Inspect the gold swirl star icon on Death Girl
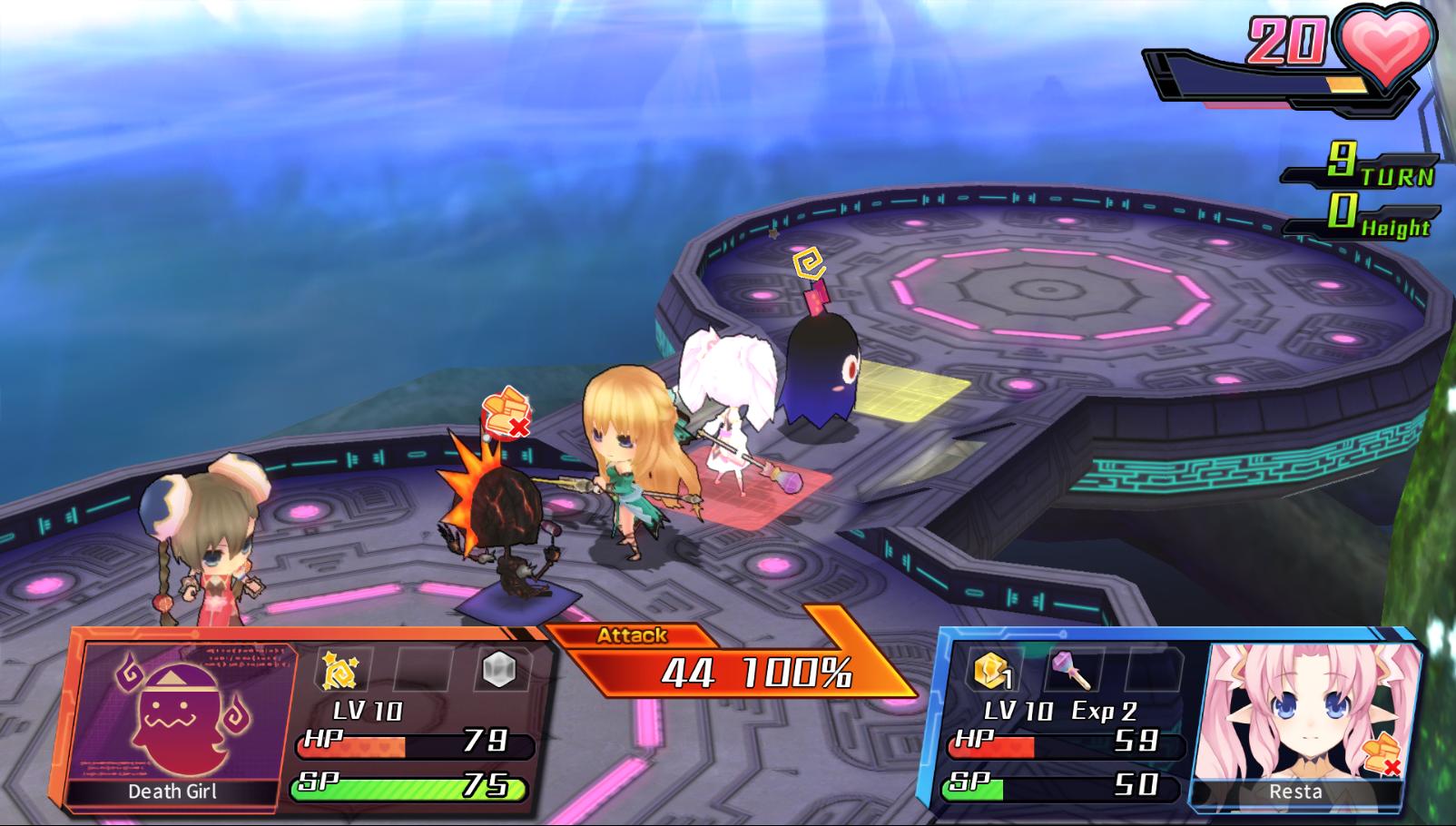The image size is (1456, 826). 340,671
